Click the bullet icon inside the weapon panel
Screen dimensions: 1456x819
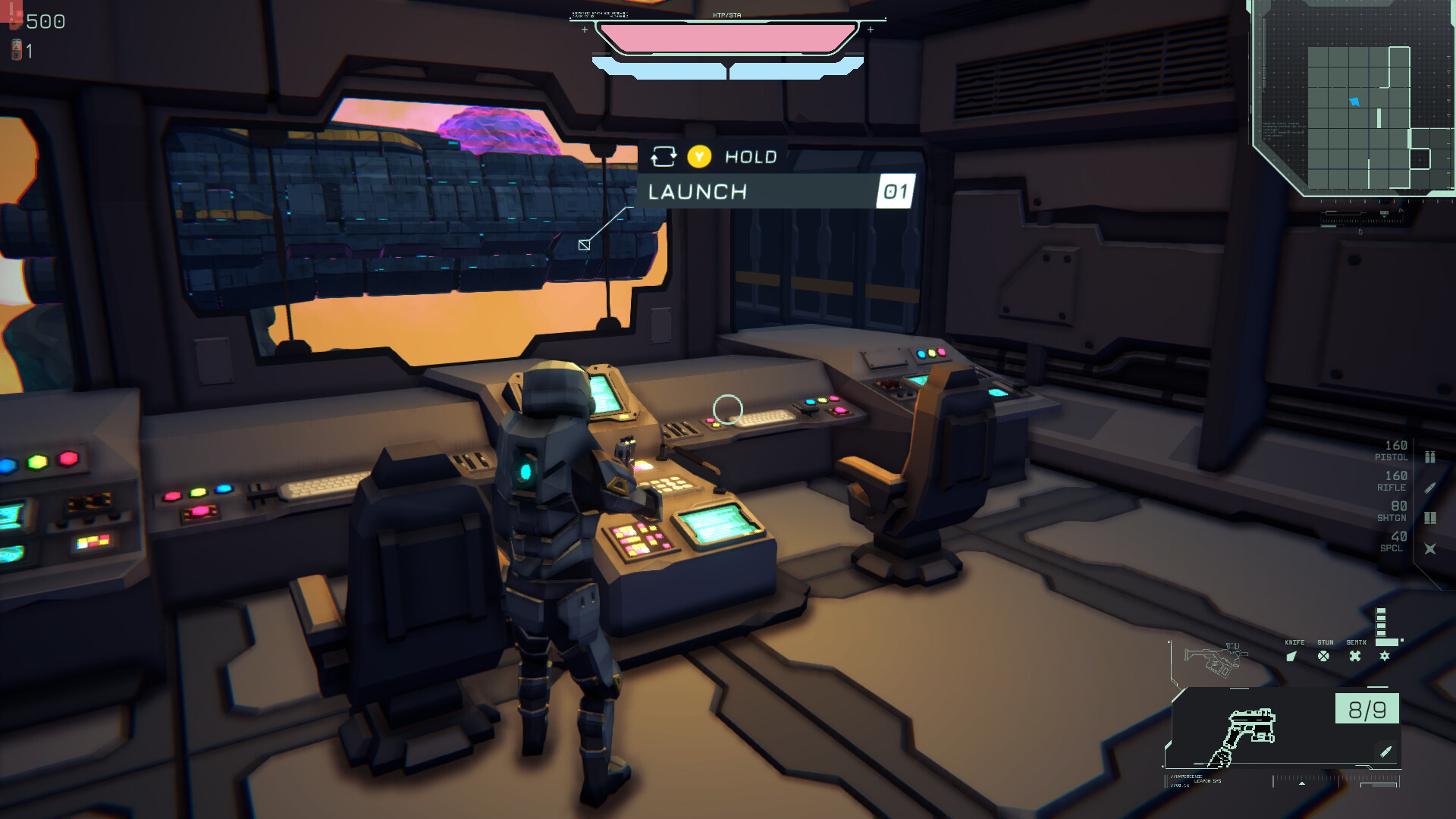(1385, 752)
